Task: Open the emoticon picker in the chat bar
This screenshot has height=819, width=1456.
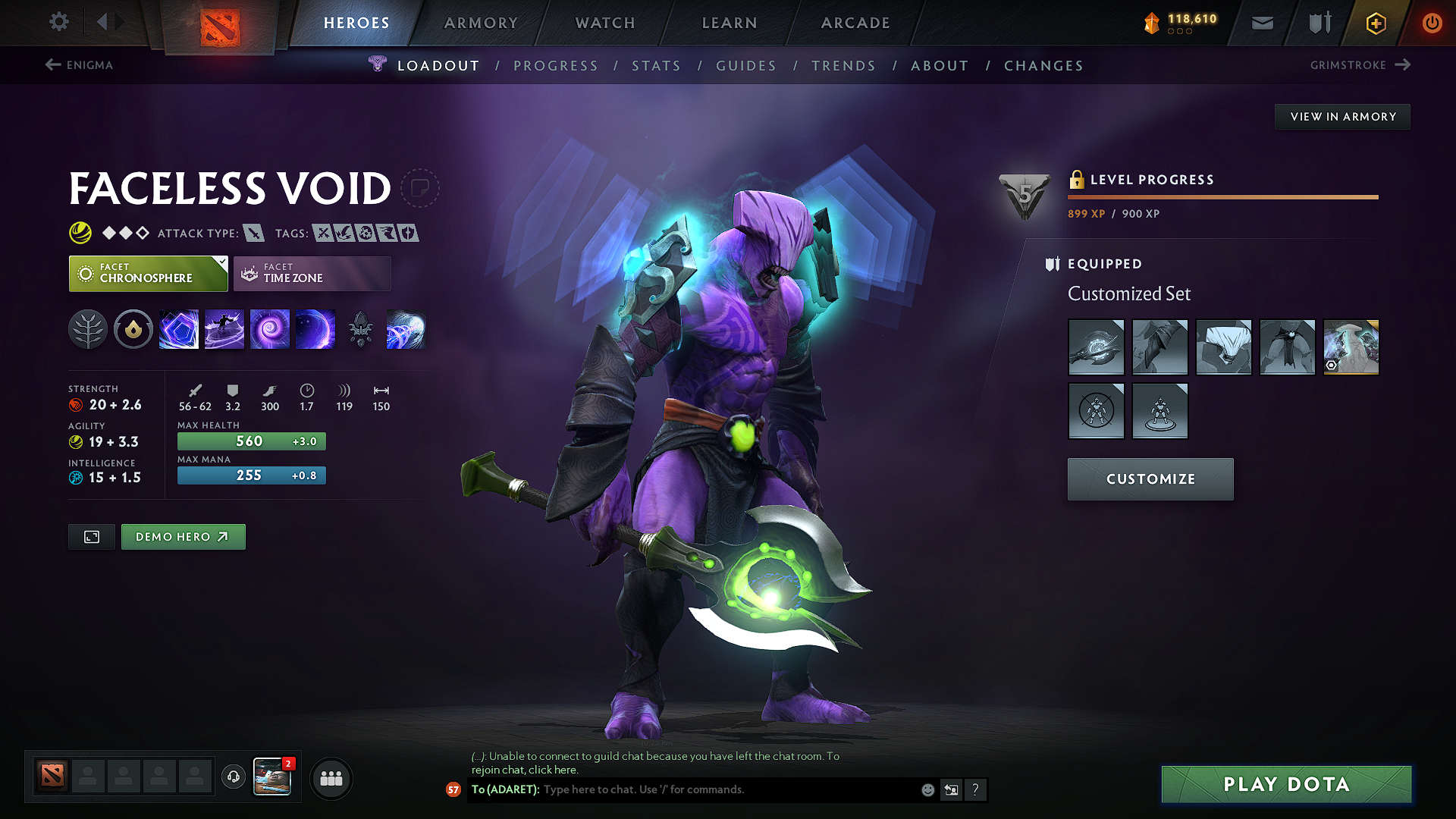Action: pos(927,789)
